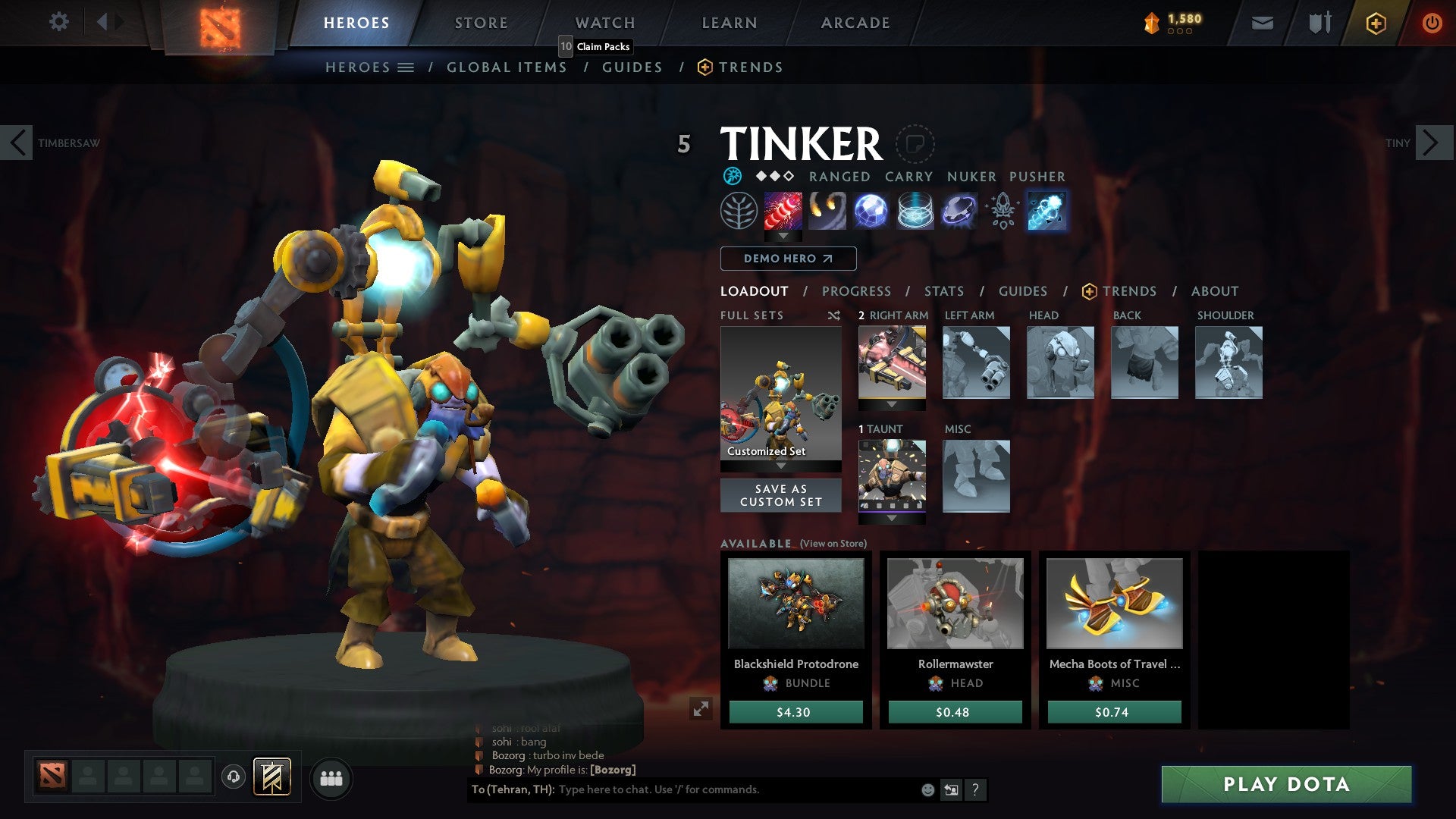
Task: Toggle voice chat with the headset icon
Action: pos(232,778)
